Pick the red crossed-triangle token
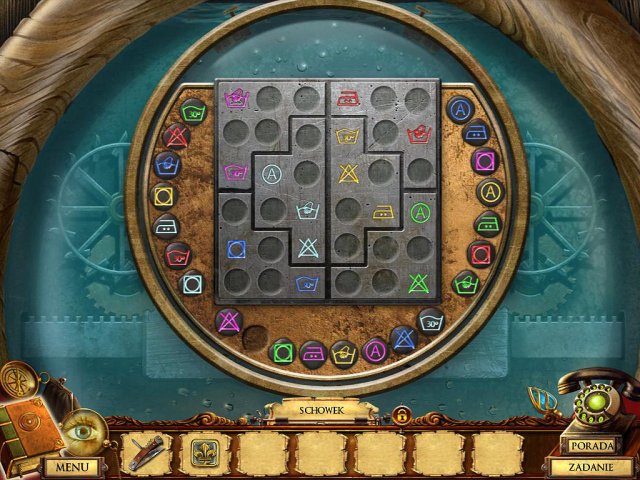 [177, 136]
